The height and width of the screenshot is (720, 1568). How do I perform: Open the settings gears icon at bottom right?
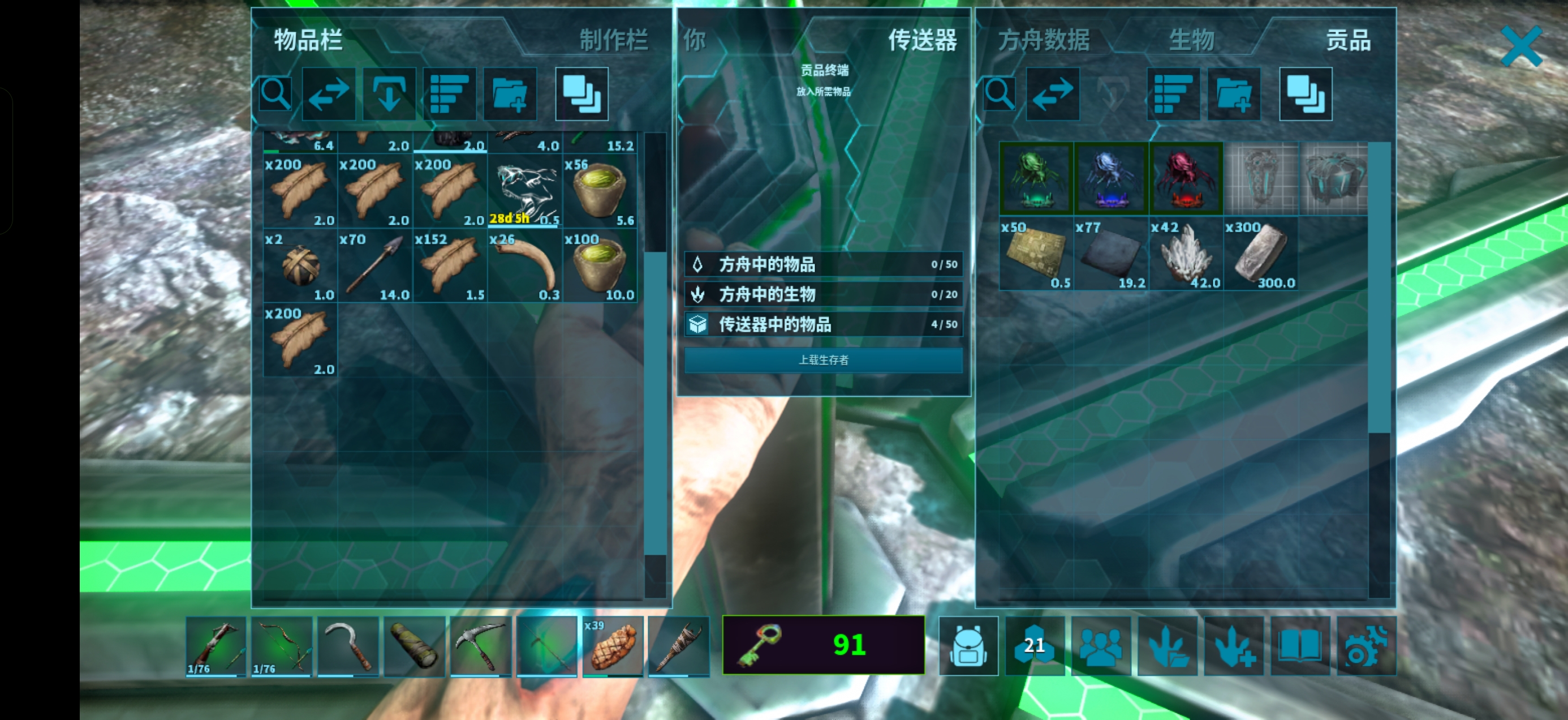pyautogui.click(x=1368, y=646)
